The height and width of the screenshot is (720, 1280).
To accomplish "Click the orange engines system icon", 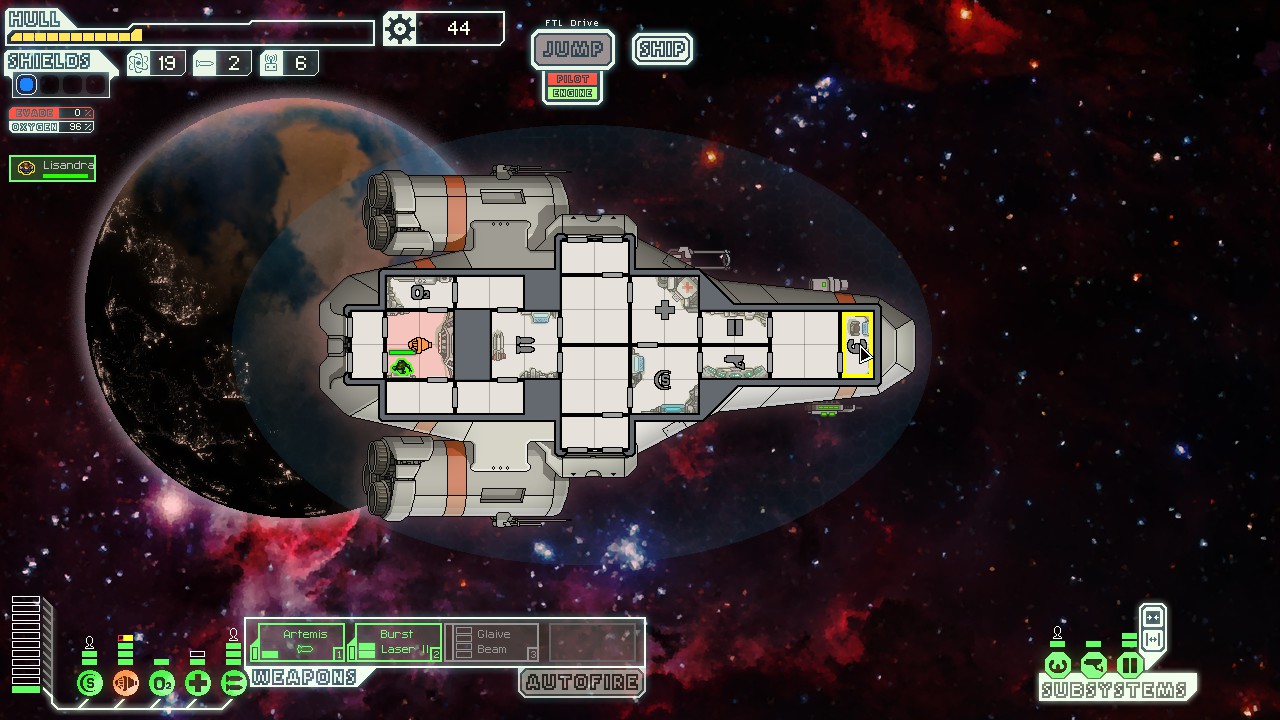I will (126, 684).
